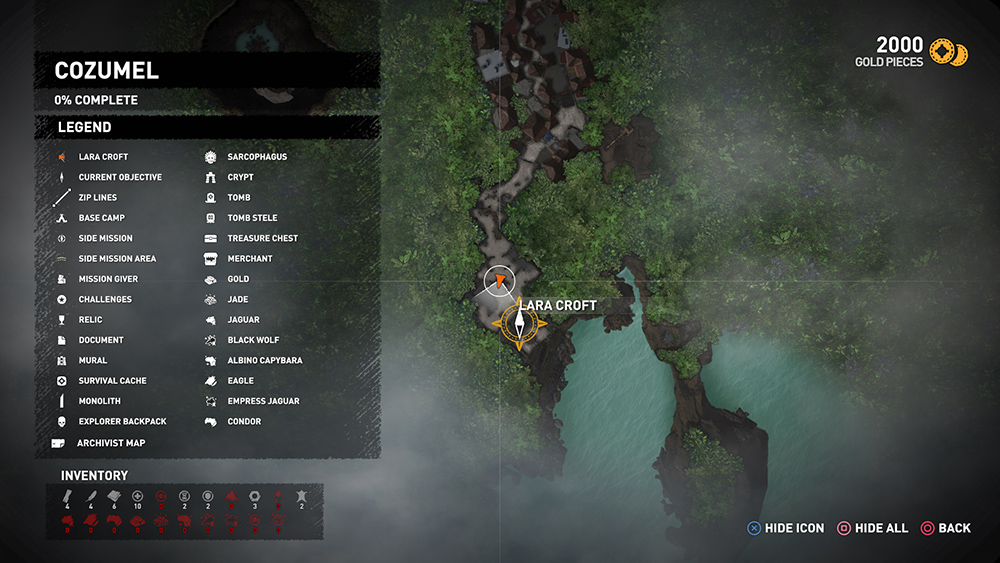Hide all map icons
1000x563 pixels.
pyautogui.click(x=872, y=528)
